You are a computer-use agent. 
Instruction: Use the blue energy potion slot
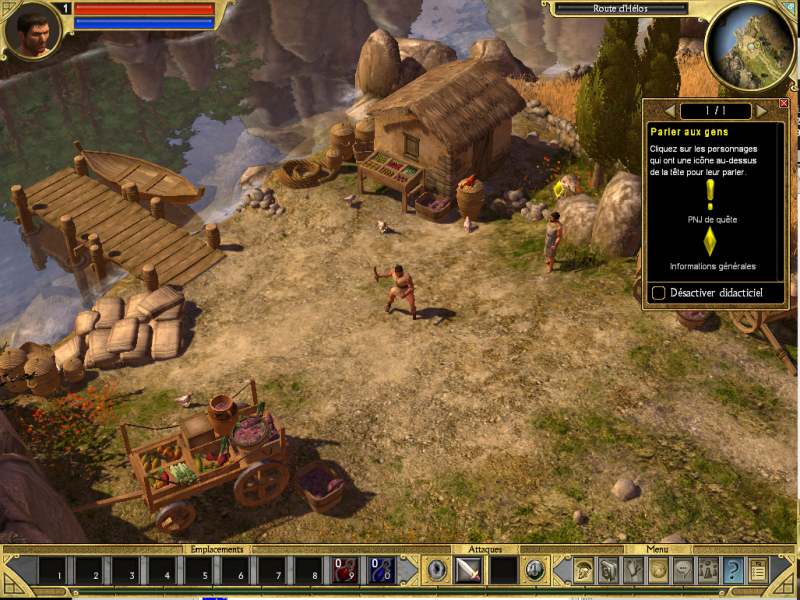click(379, 570)
